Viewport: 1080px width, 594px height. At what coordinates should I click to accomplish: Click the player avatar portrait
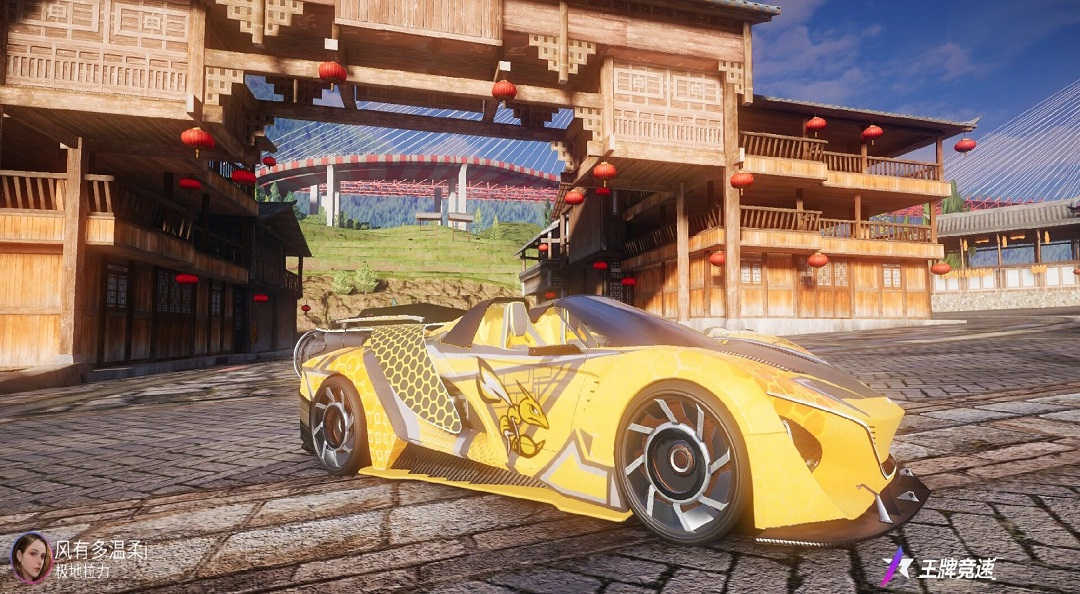point(30,557)
